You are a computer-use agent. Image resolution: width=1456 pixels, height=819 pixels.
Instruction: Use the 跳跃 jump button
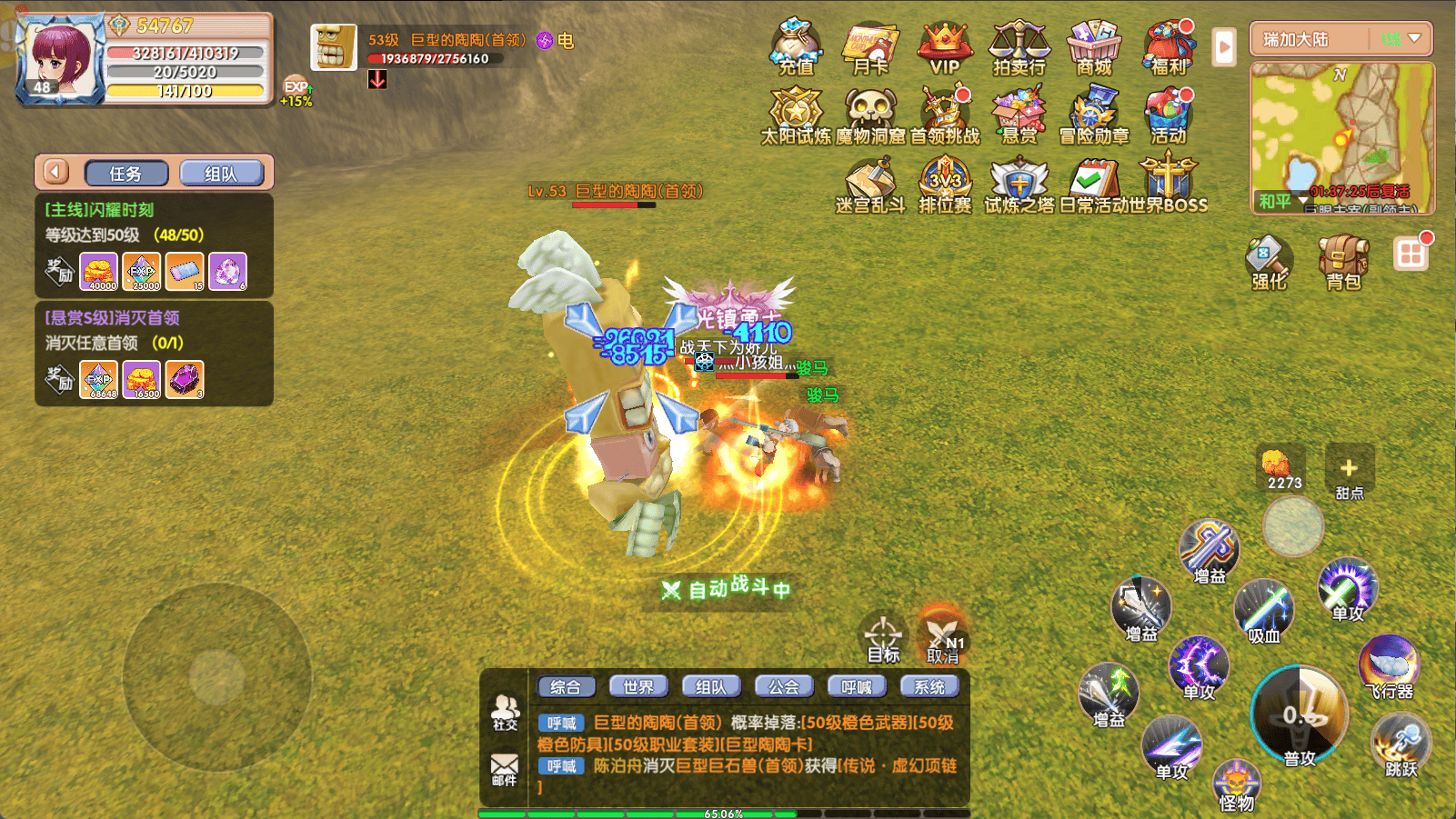click(x=1401, y=745)
